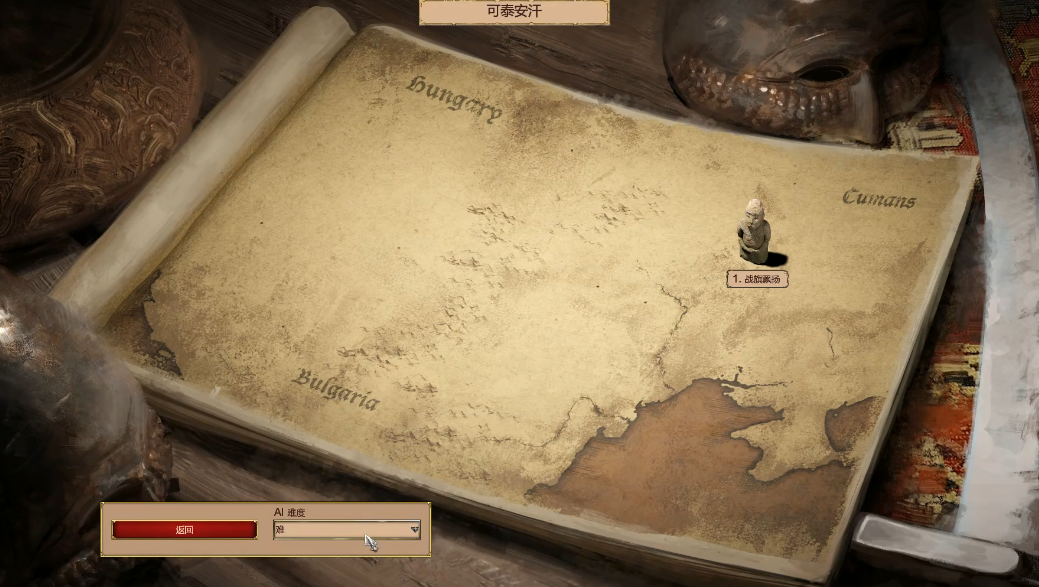Open the AI 难度 difficulty dropdown

point(347,530)
